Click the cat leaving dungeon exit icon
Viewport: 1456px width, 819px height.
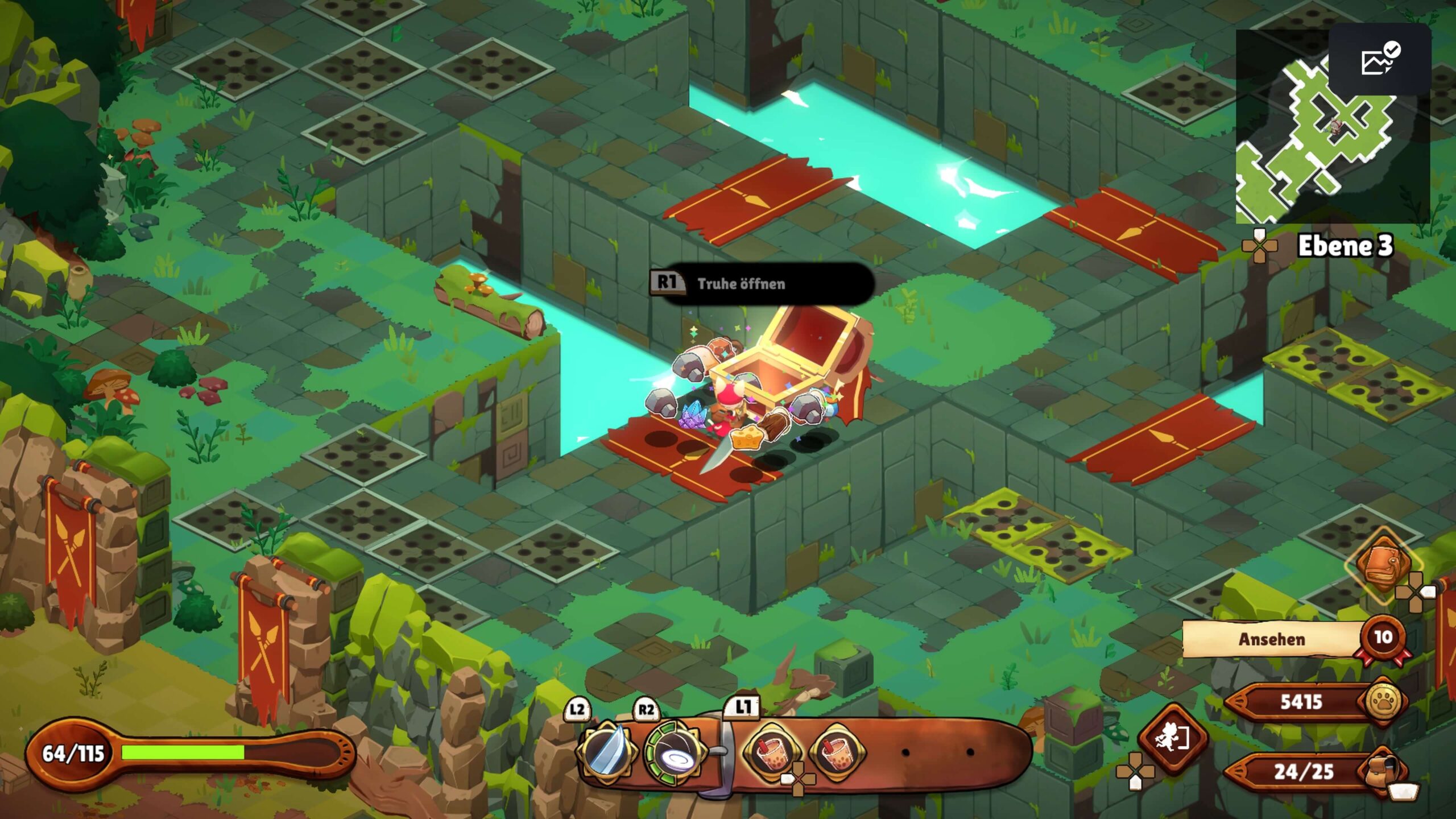[1172, 738]
